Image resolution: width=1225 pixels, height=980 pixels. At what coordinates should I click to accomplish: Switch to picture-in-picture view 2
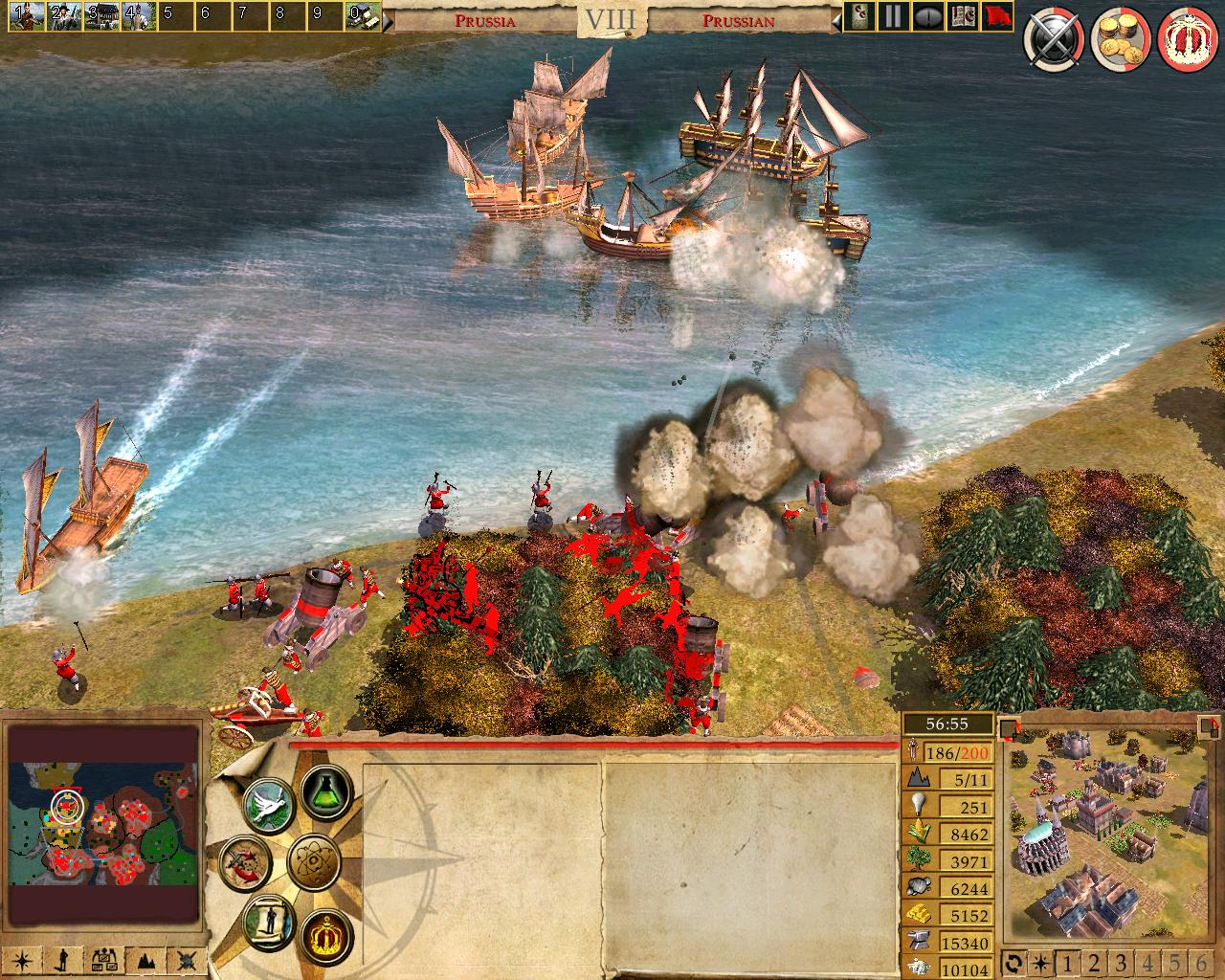1095,963
